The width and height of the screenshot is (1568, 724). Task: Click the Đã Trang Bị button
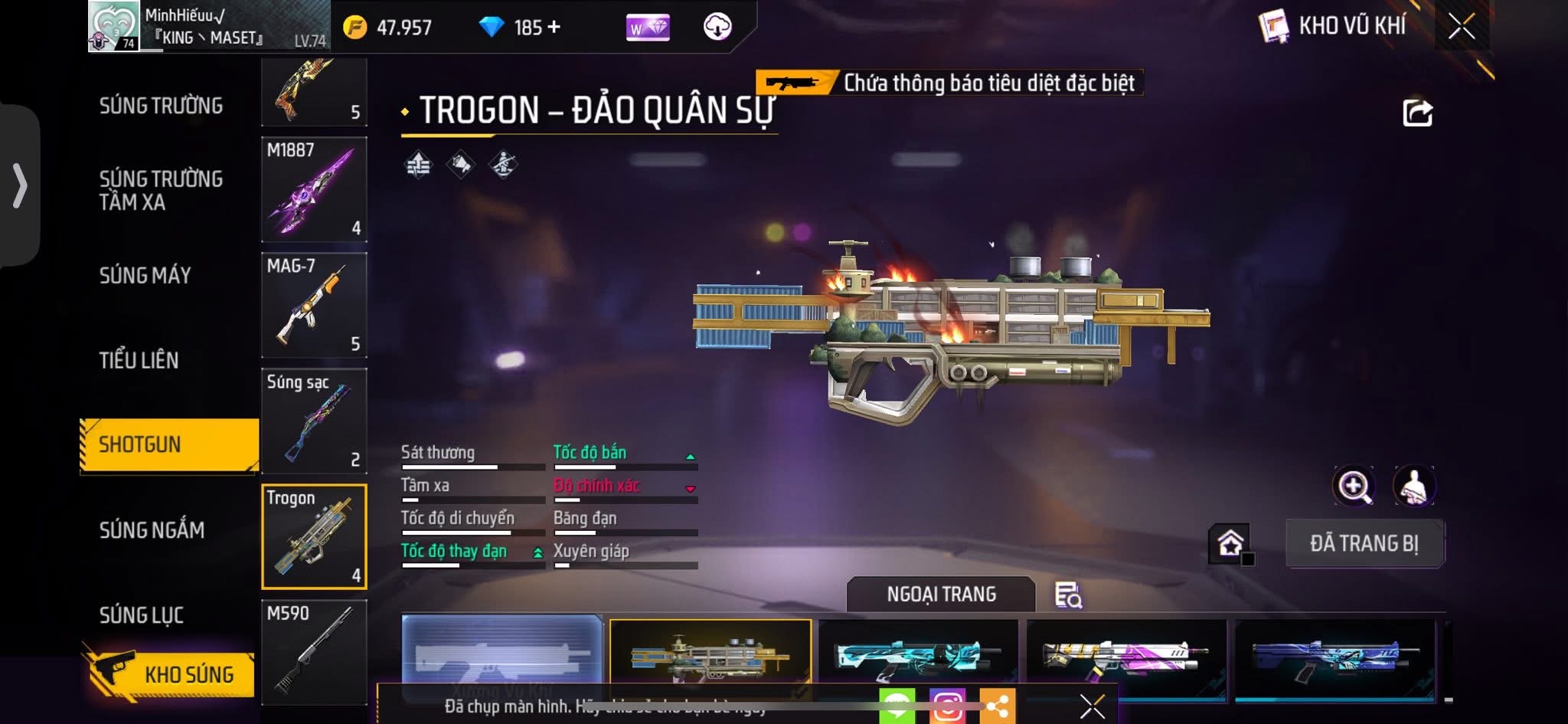pyautogui.click(x=1364, y=543)
